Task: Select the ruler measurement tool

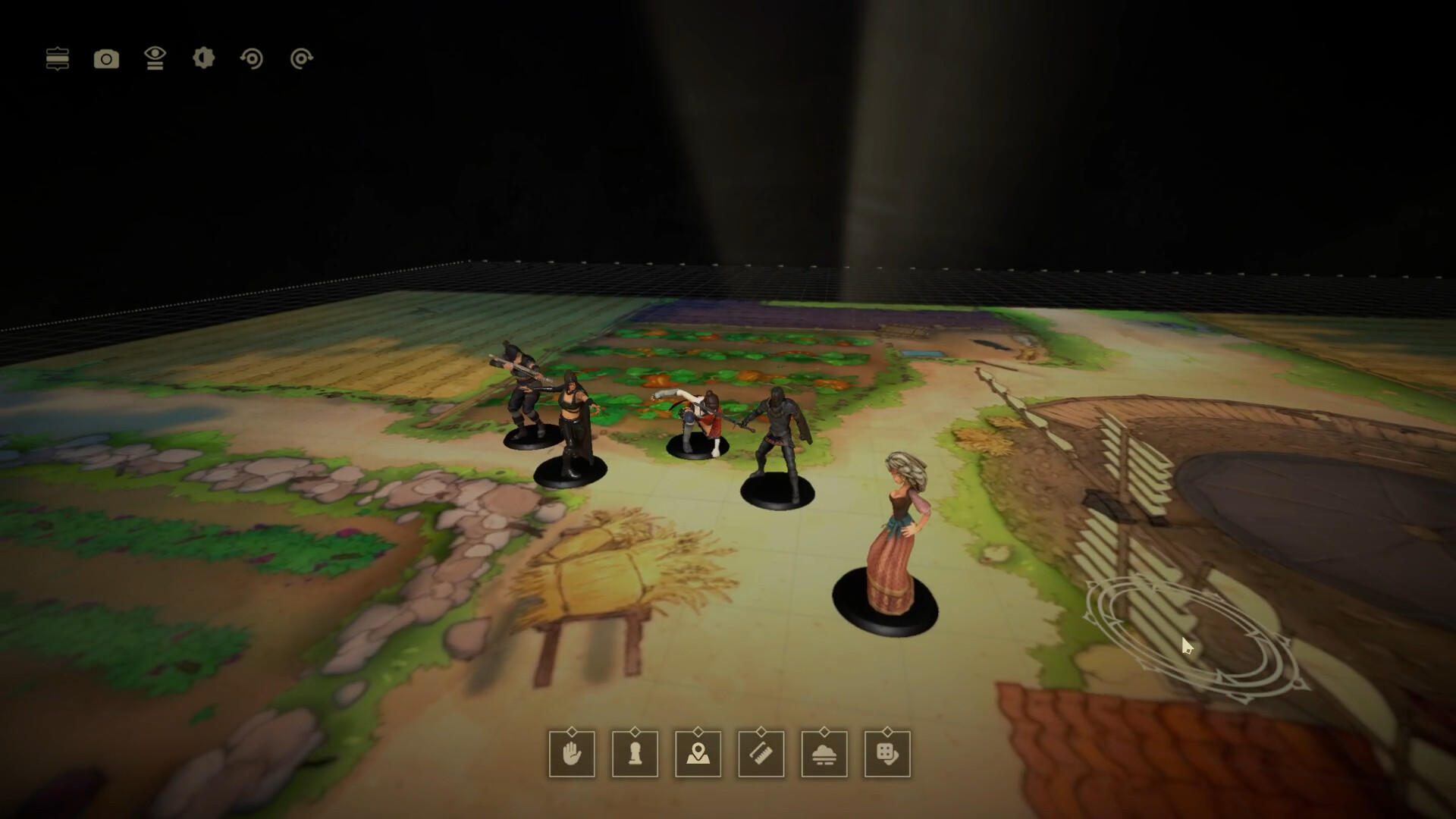Action: point(762,756)
